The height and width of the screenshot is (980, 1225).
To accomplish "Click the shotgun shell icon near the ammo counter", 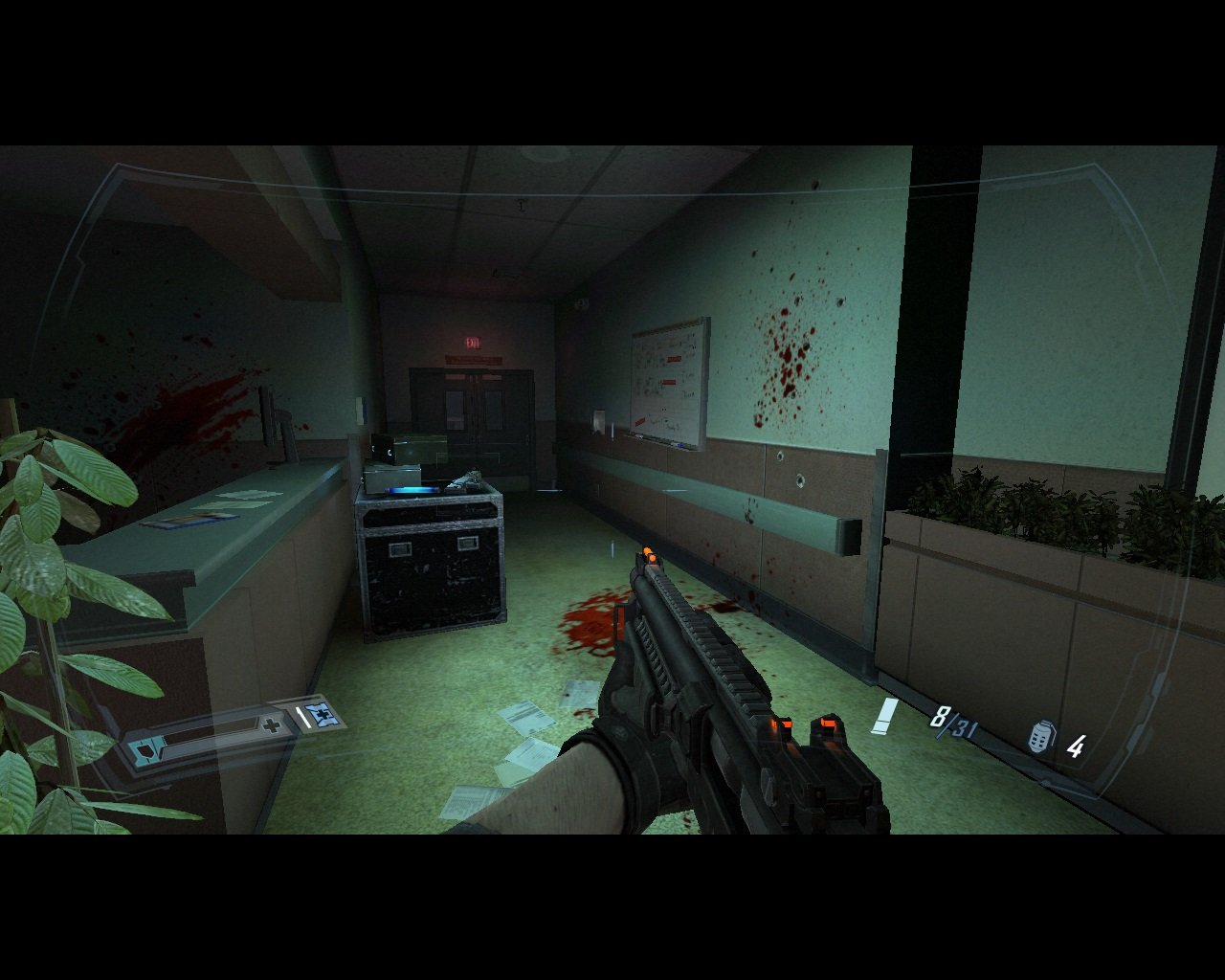I will (x=883, y=714).
